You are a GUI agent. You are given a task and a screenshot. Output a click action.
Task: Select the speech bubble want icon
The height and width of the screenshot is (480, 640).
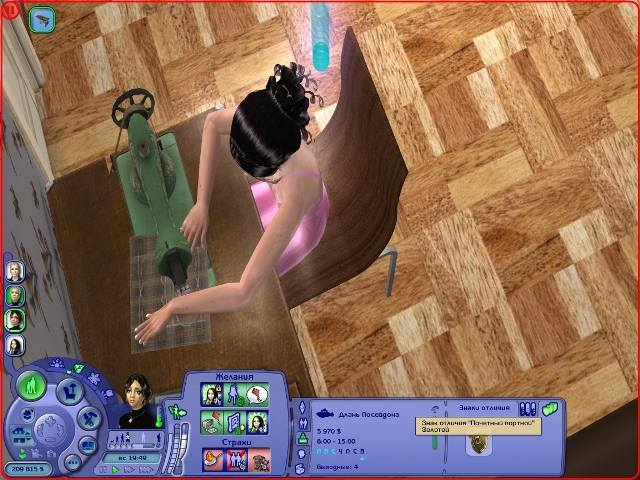pos(259,395)
